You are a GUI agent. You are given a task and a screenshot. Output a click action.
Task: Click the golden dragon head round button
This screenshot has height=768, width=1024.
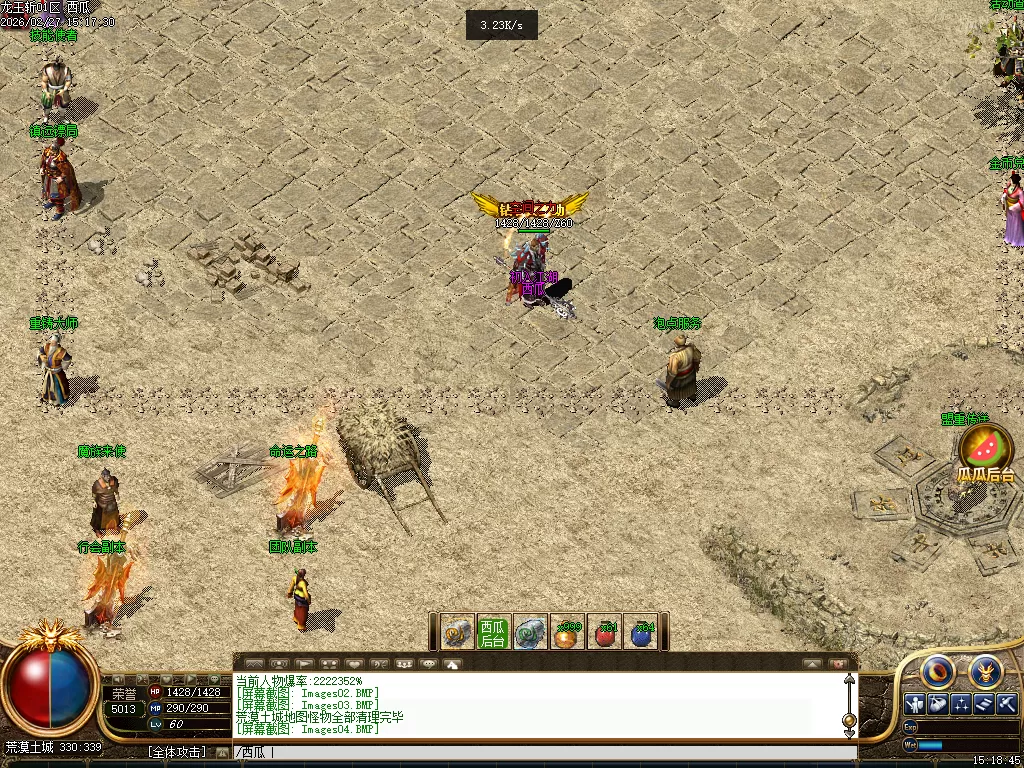pos(985,671)
